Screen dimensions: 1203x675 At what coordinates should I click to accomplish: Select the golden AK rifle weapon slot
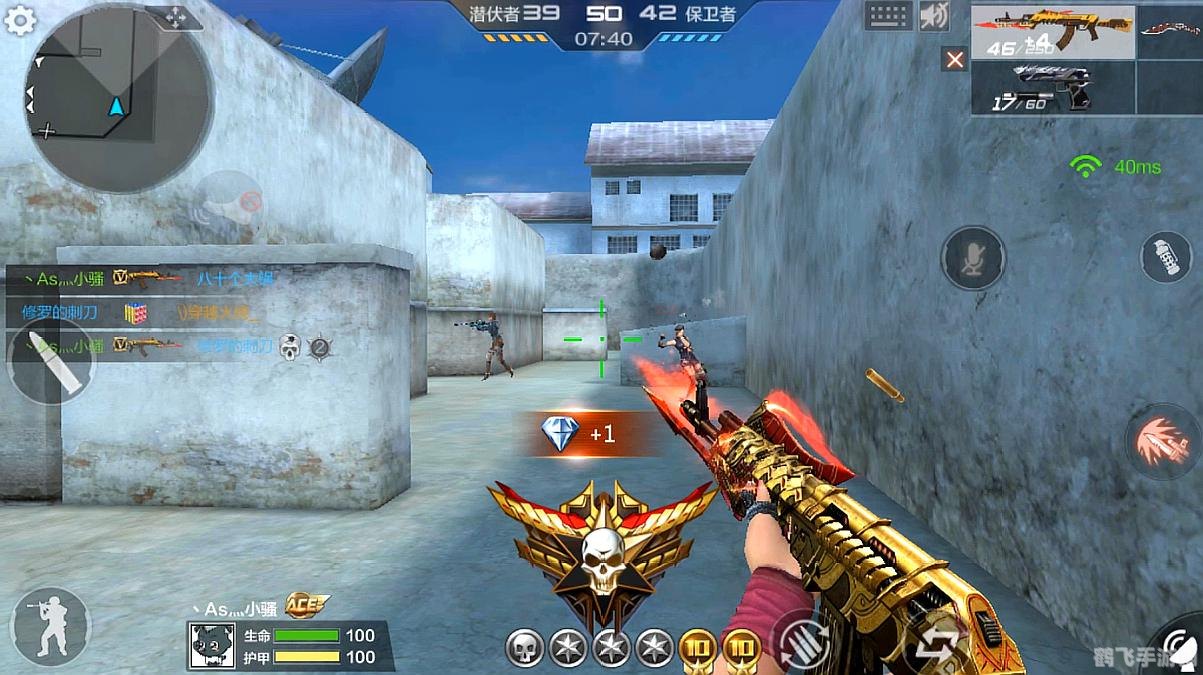pos(1052,32)
